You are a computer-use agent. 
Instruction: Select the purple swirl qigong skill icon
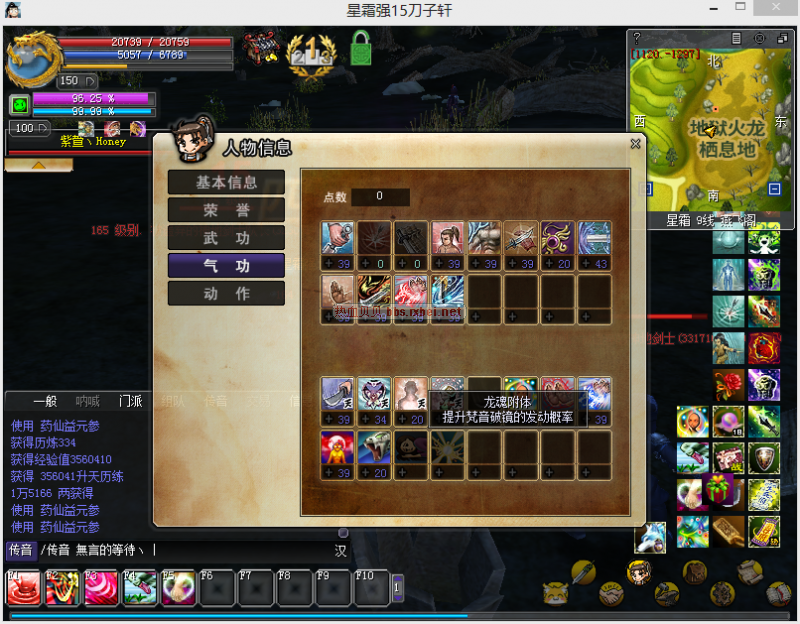(558, 239)
